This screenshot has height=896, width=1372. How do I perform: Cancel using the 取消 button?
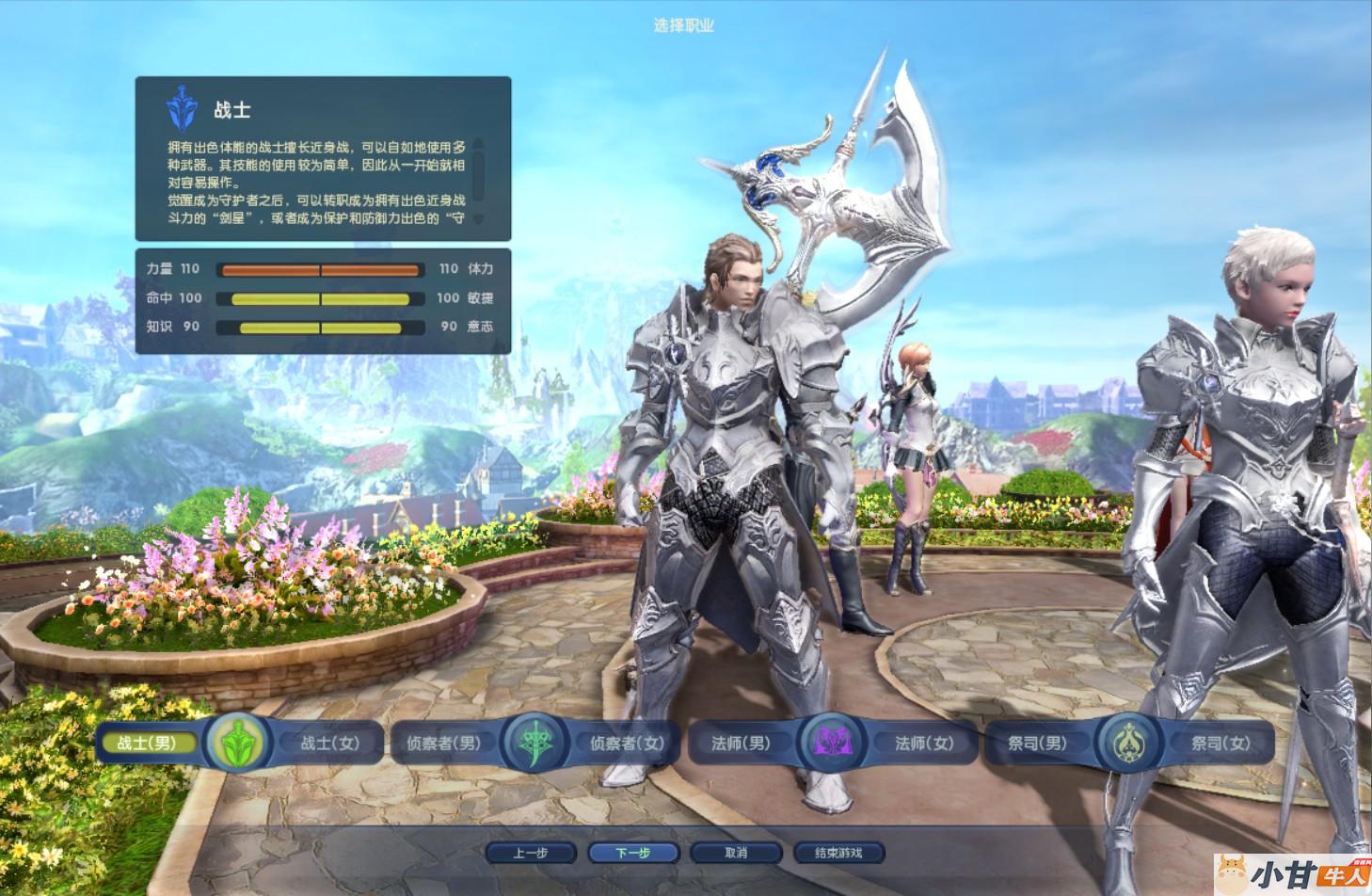pyautogui.click(x=736, y=853)
